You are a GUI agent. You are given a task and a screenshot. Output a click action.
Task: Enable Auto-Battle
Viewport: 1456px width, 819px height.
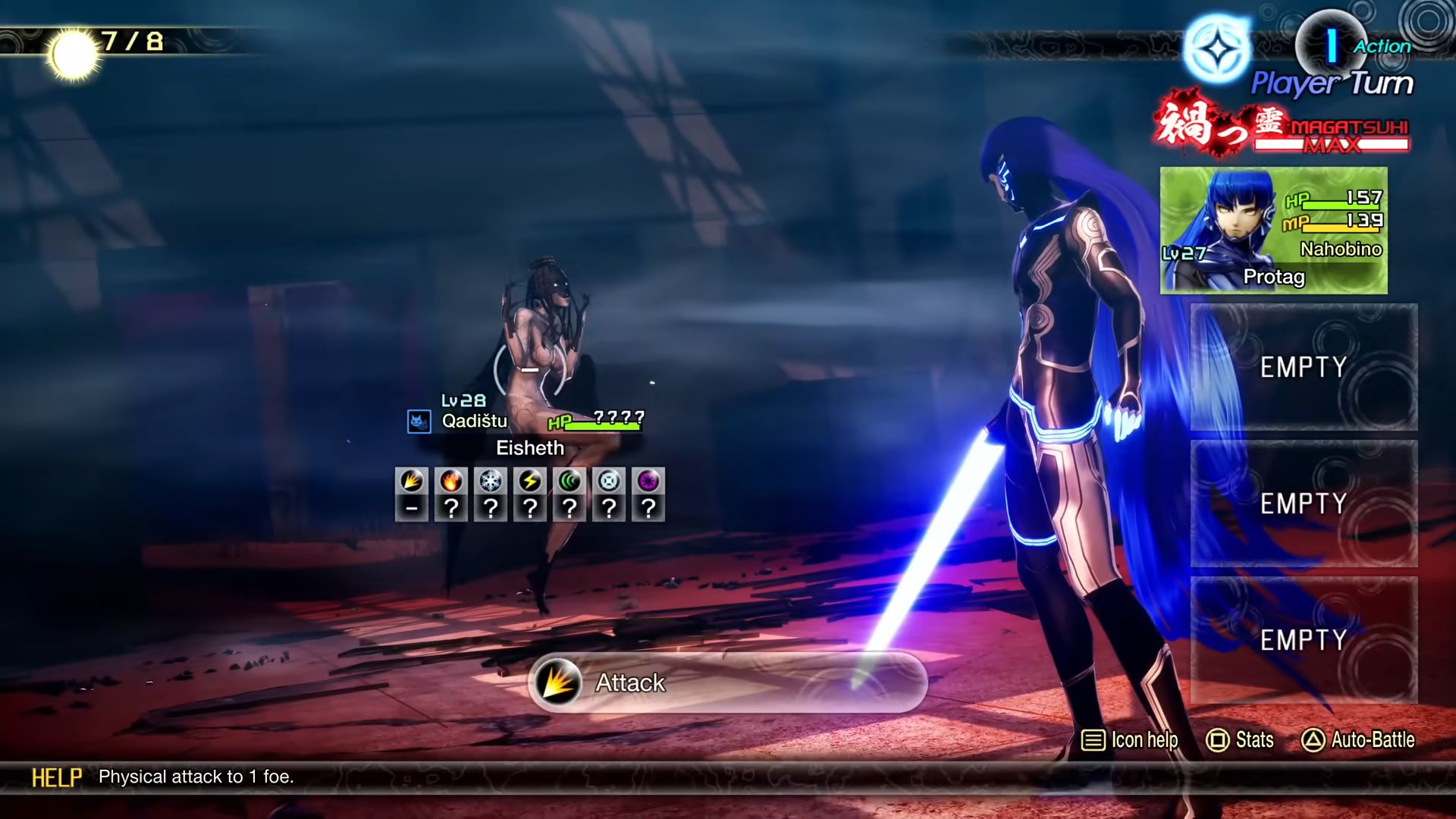[x=1358, y=739]
